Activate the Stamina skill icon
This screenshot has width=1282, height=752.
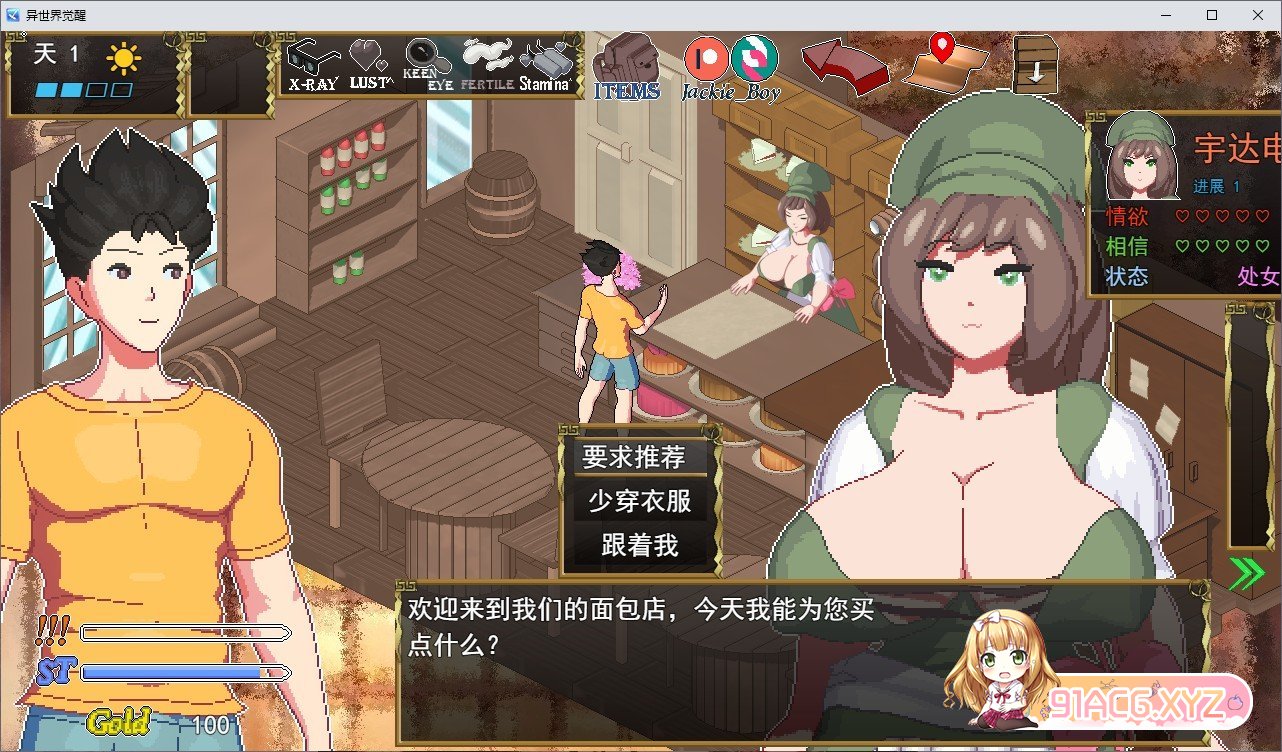tap(545, 64)
